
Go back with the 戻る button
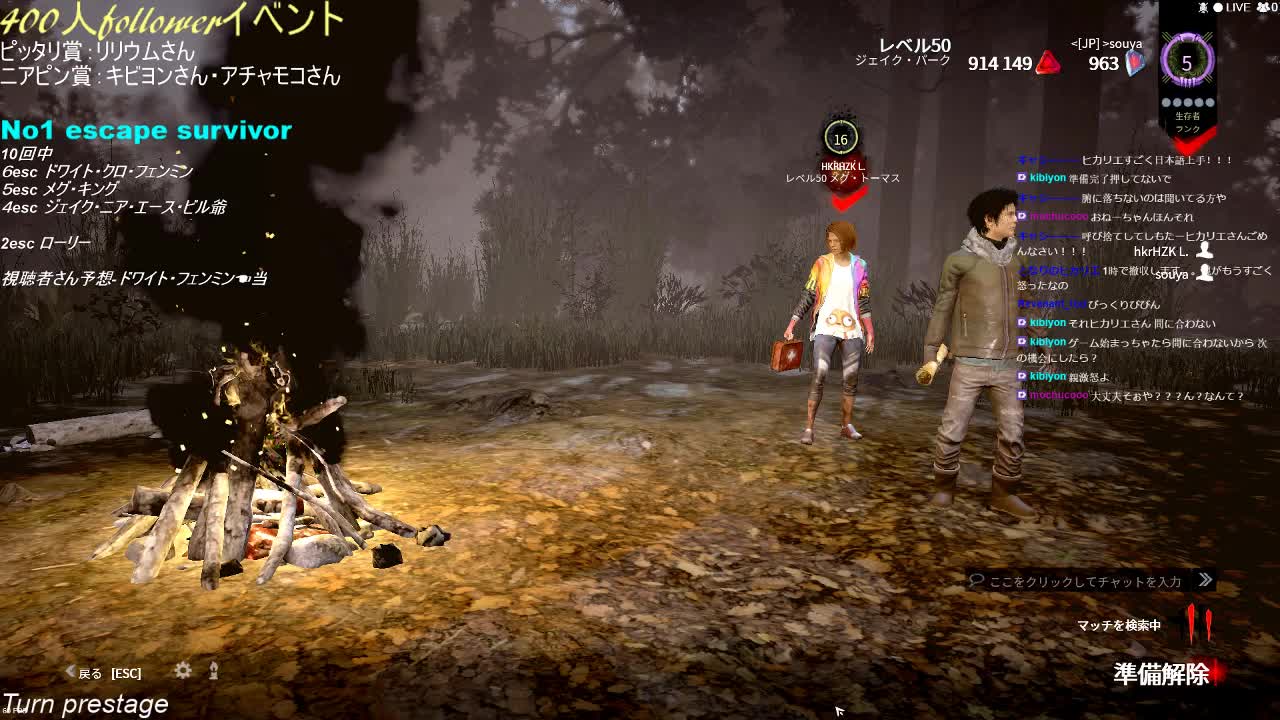point(90,673)
